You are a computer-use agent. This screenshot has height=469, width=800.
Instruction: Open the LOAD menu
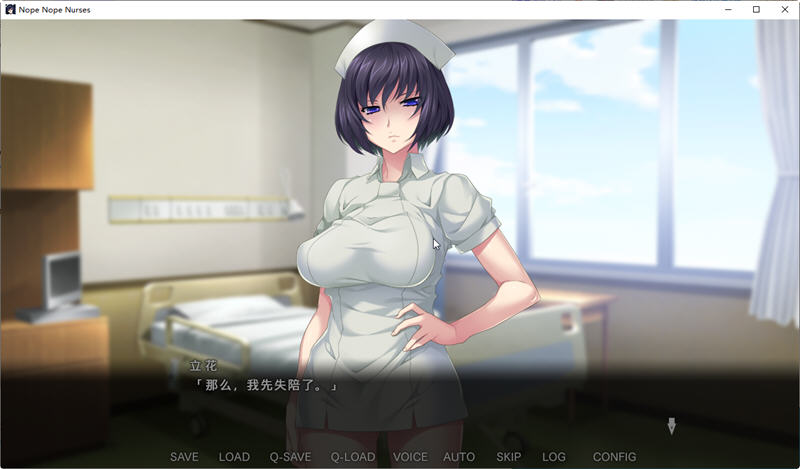pos(234,457)
